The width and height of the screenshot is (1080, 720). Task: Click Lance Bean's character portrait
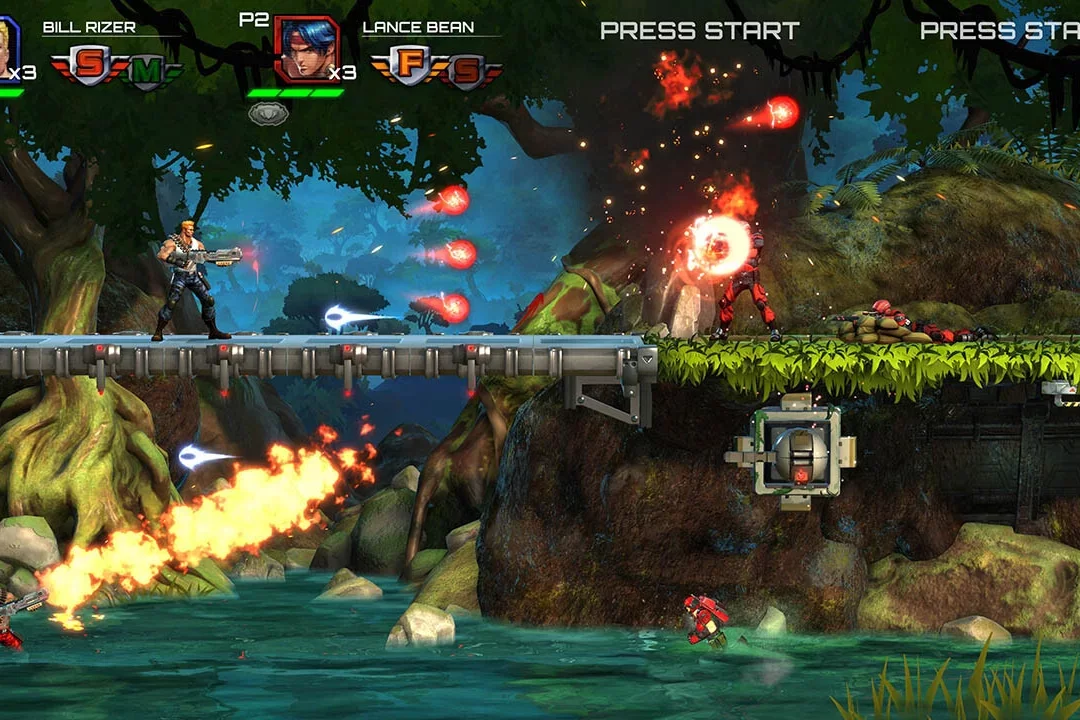point(306,48)
